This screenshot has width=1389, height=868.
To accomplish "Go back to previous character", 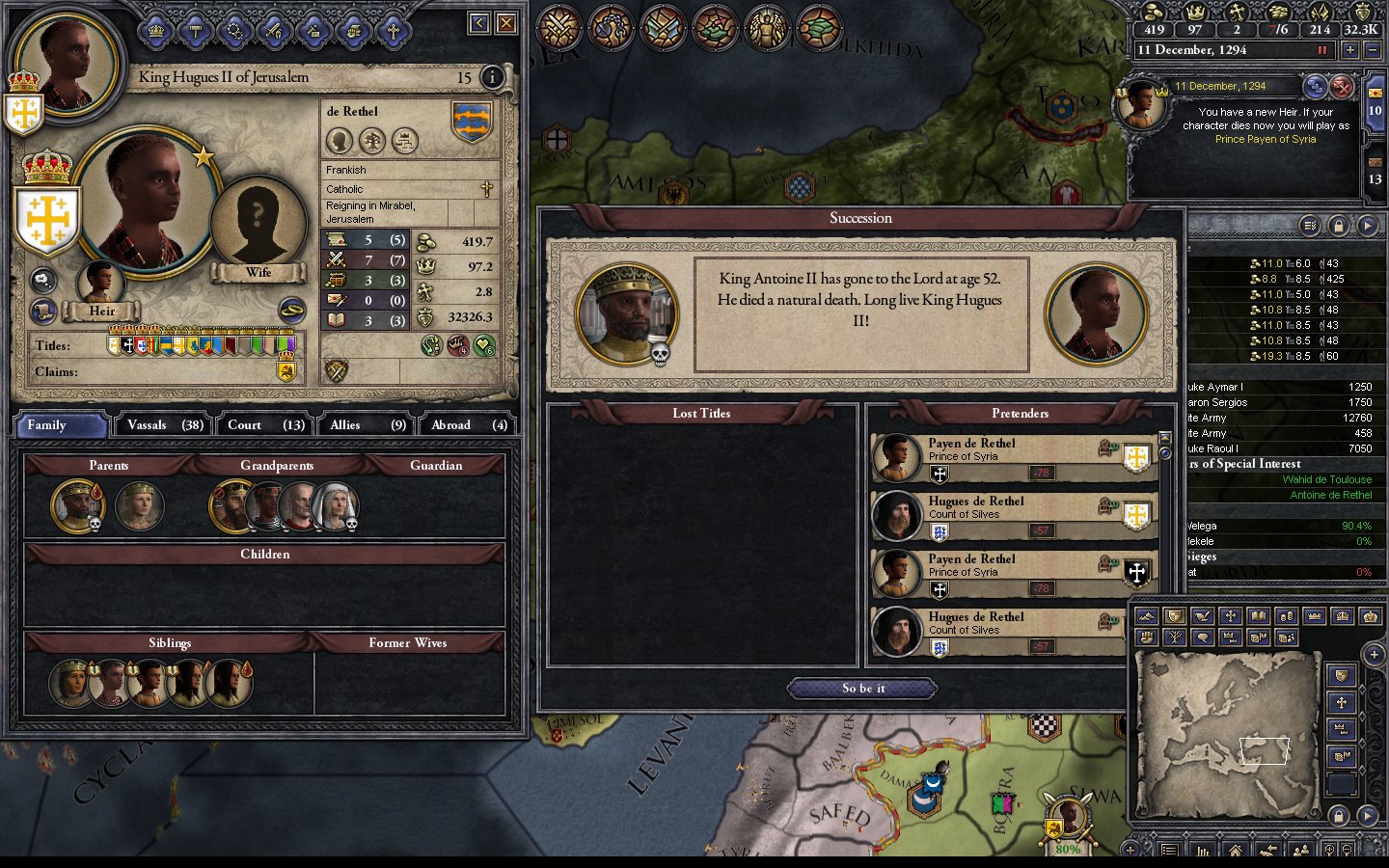I will (479, 23).
